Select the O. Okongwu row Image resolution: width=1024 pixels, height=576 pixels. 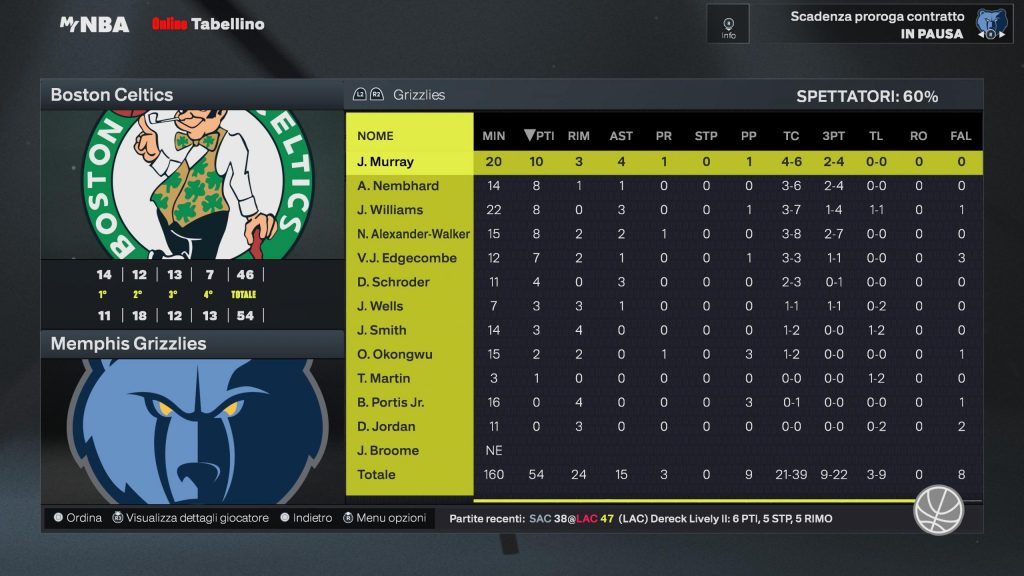[x=410, y=354]
